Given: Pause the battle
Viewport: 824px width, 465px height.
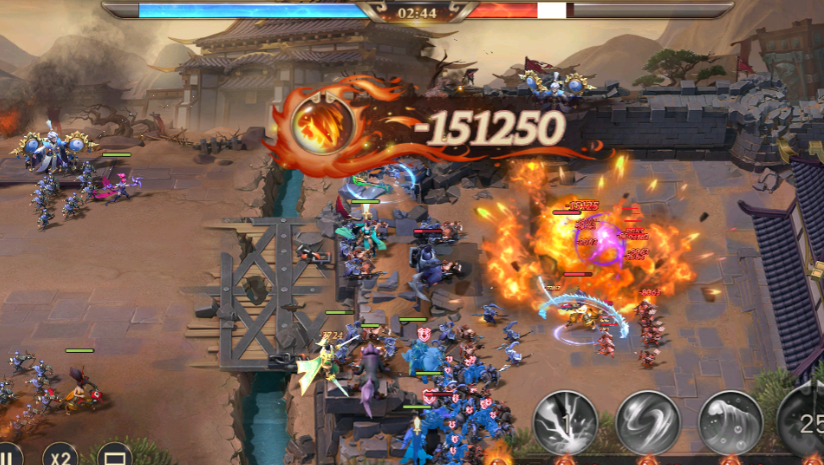Looking at the screenshot, I should tap(8, 456).
